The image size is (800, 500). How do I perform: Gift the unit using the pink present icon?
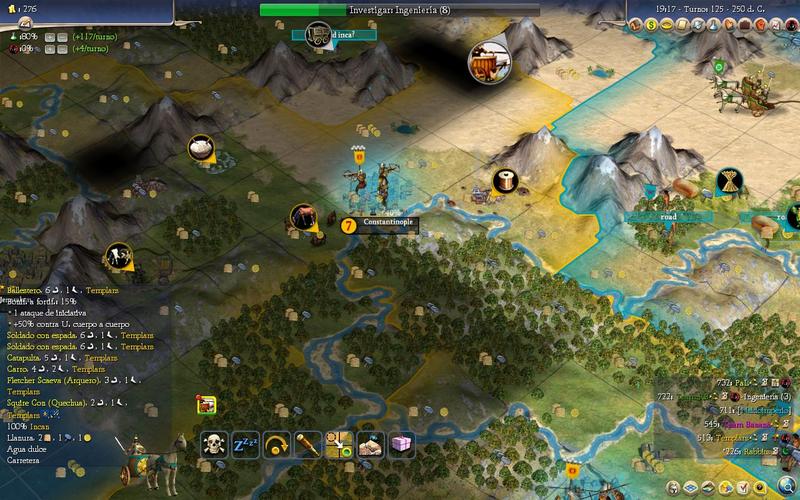pyautogui.click(x=401, y=445)
